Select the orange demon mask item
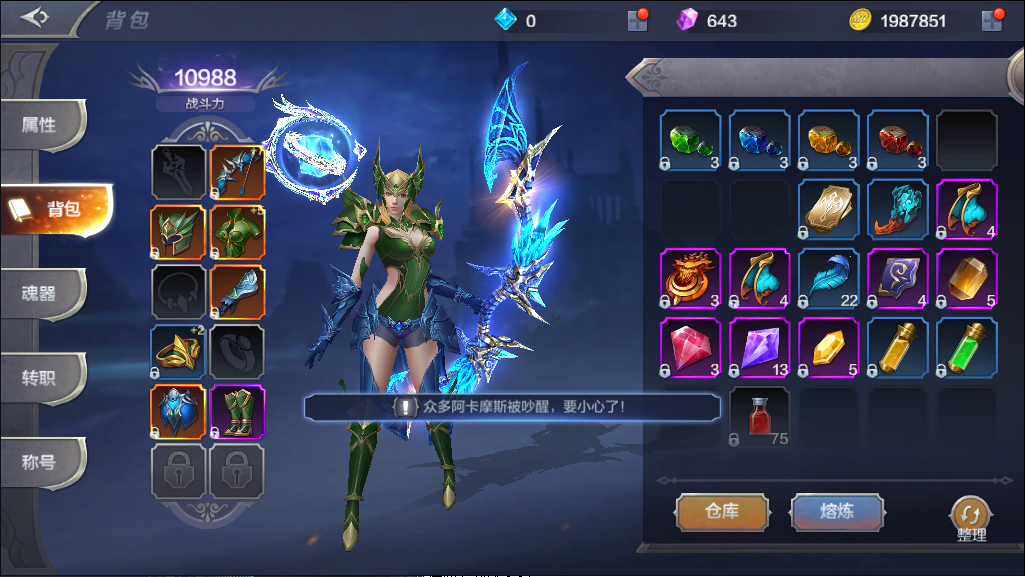Image resolution: width=1025 pixels, height=577 pixels. 690,278
